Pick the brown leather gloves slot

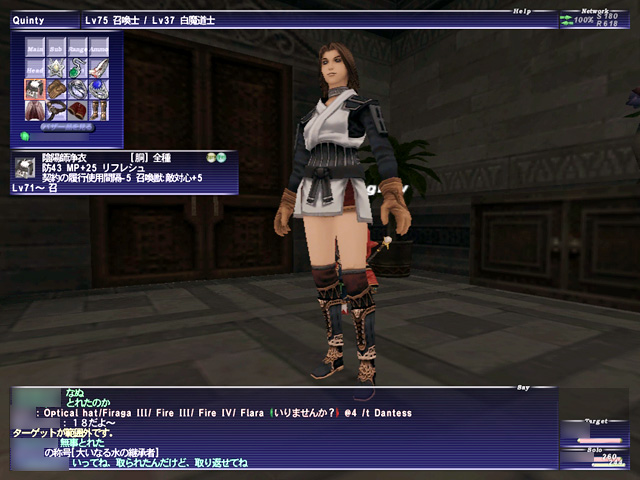[56, 89]
